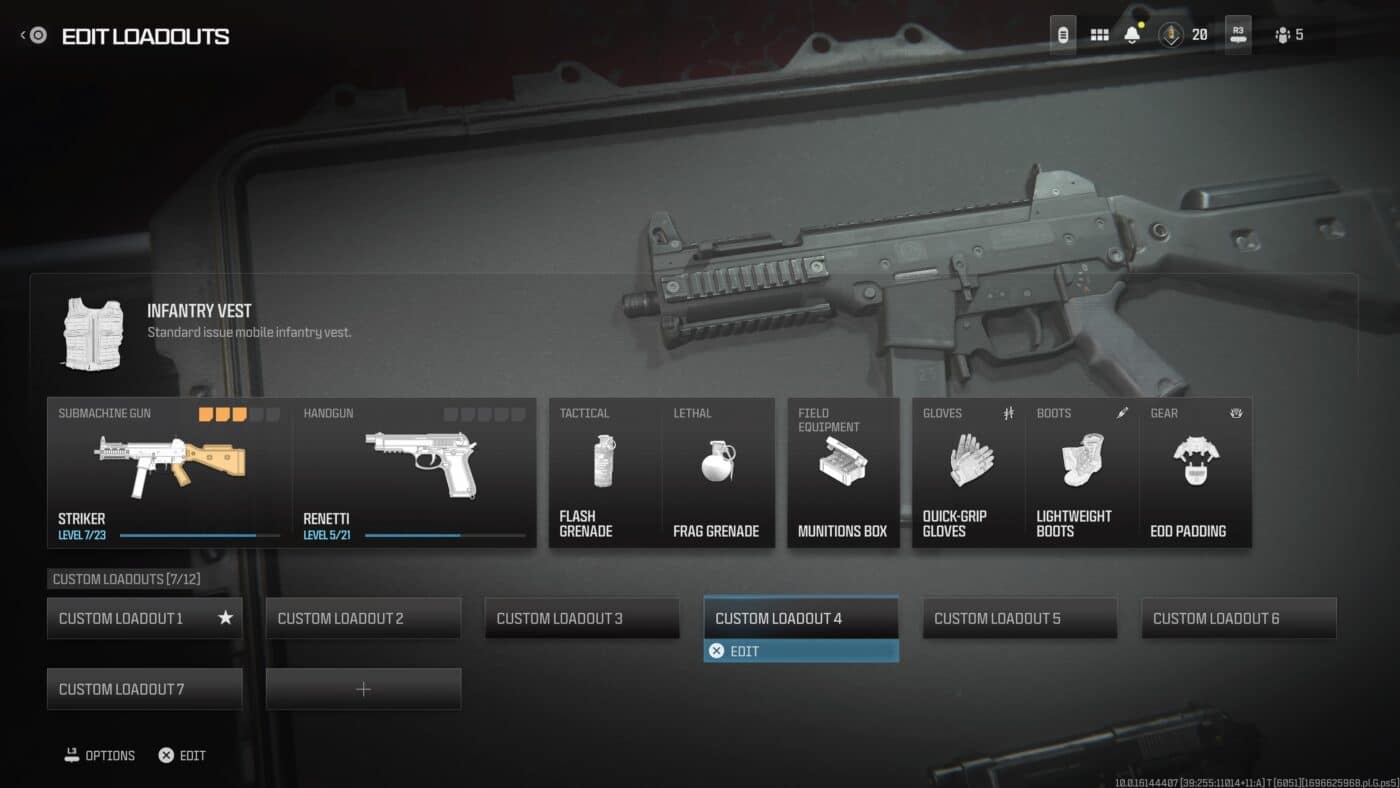Select the Flash Grenade tactical slot
The height and width of the screenshot is (788, 1400).
pyautogui.click(x=602, y=470)
